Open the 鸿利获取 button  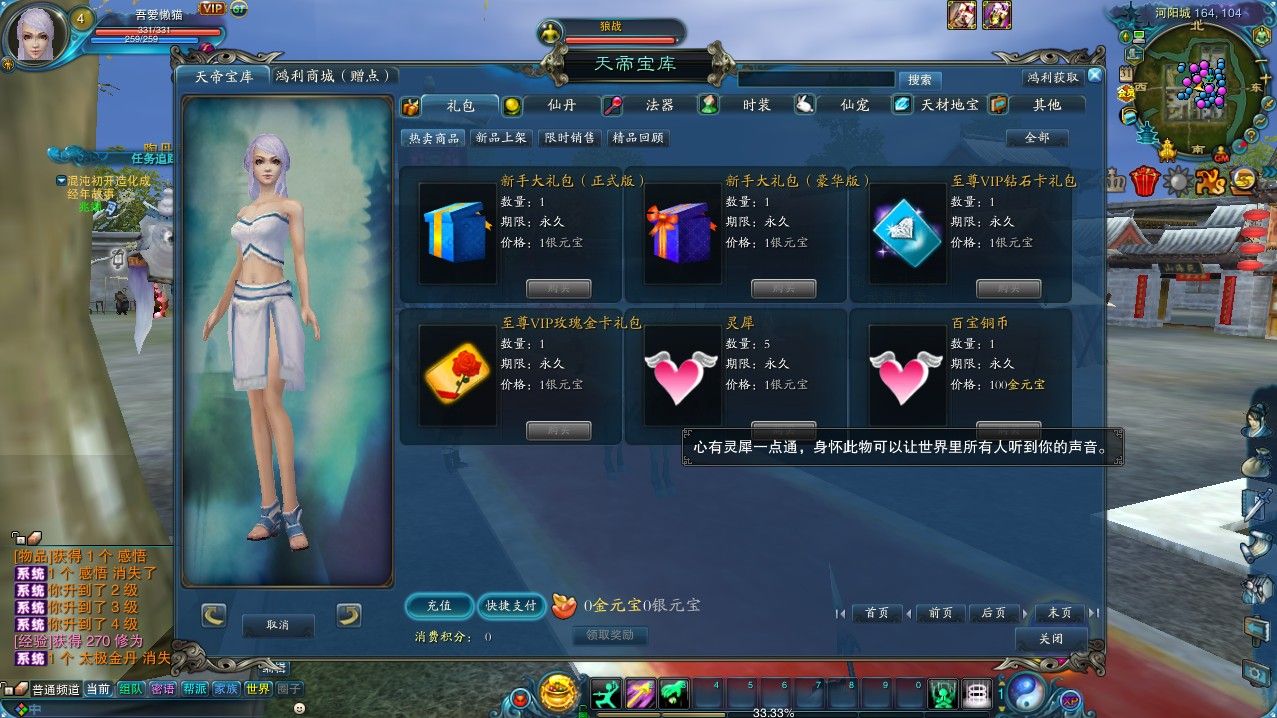[1053, 77]
